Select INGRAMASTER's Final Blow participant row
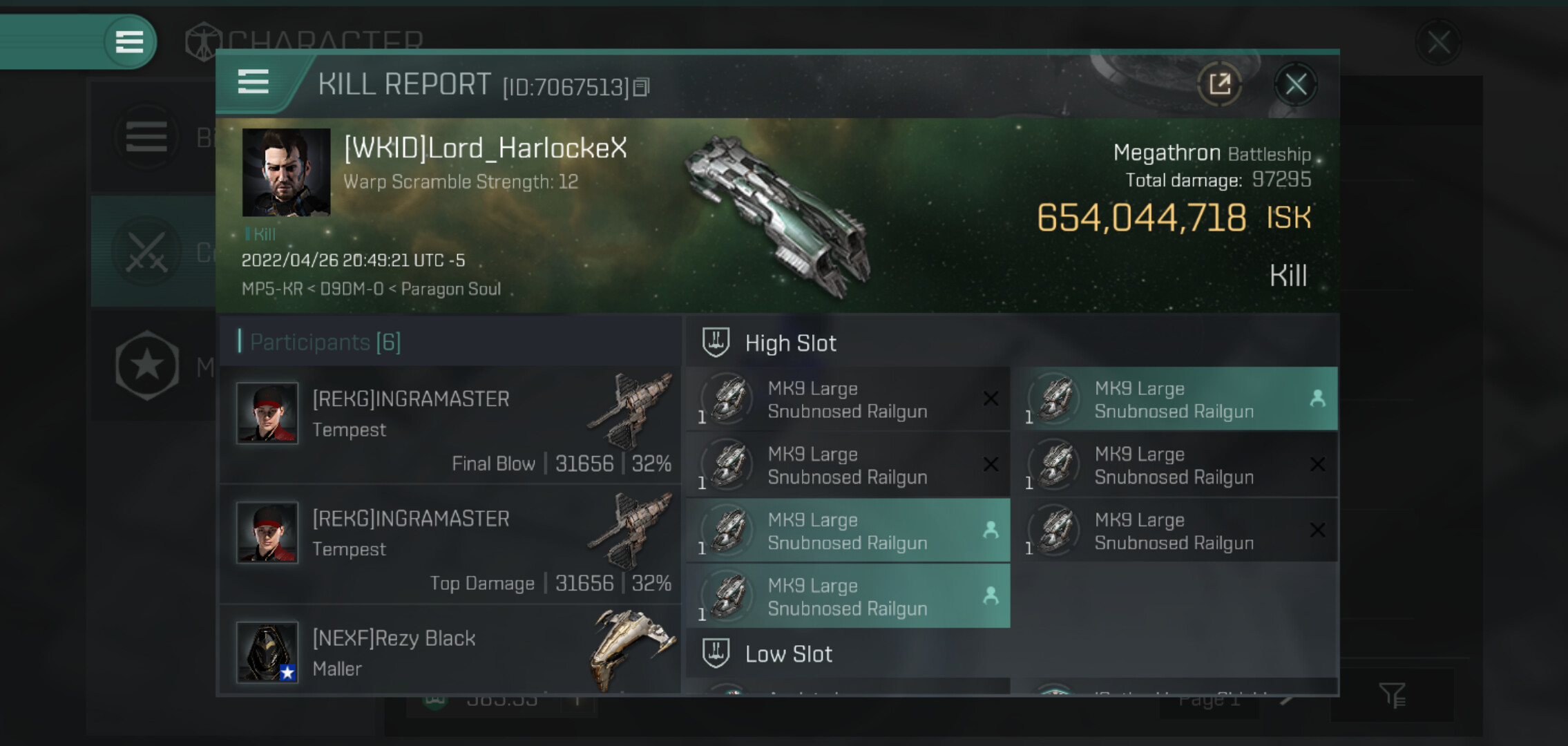This screenshot has width=1568, height=746. click(x=450, y=425)
